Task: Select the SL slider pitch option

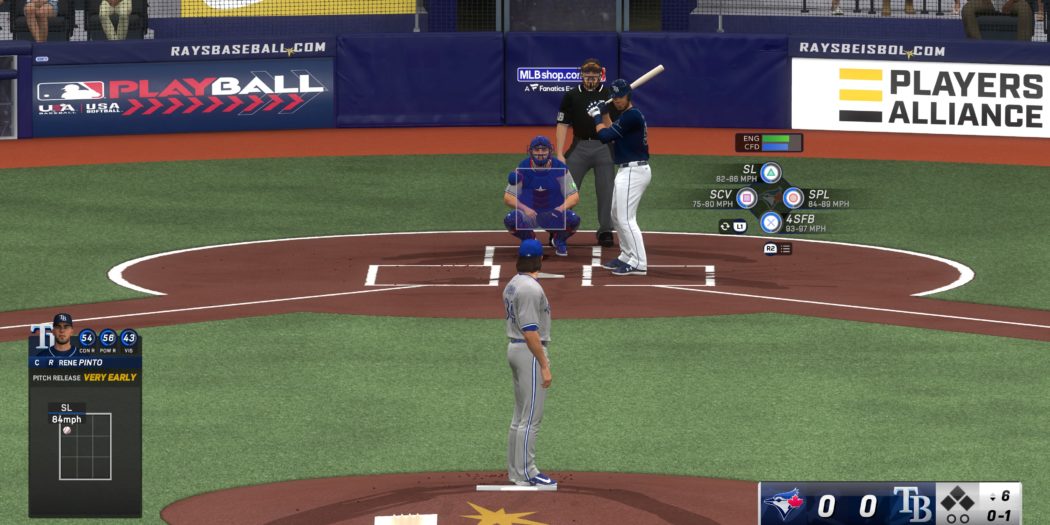Action: [770, 173]
